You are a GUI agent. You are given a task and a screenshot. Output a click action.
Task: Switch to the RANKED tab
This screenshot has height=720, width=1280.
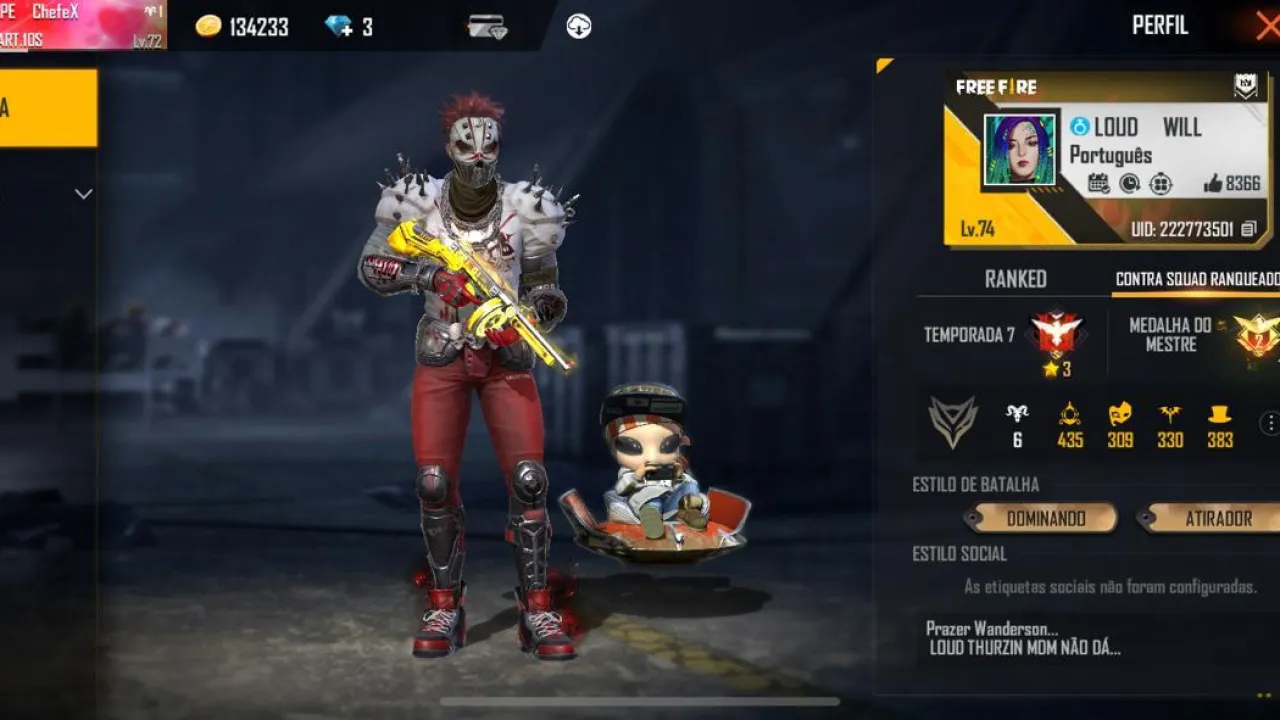pyautogui.click(x=1018, y=279)
